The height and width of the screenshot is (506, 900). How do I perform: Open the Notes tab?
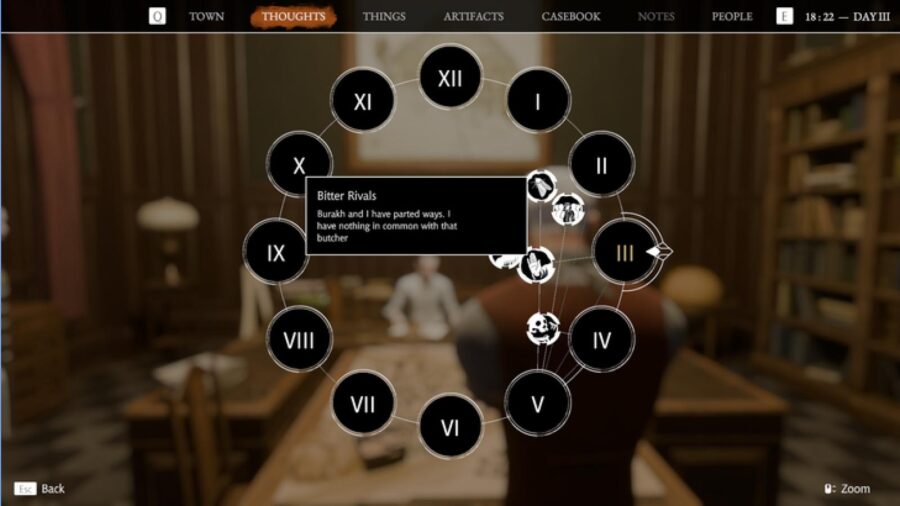point(656,17)
